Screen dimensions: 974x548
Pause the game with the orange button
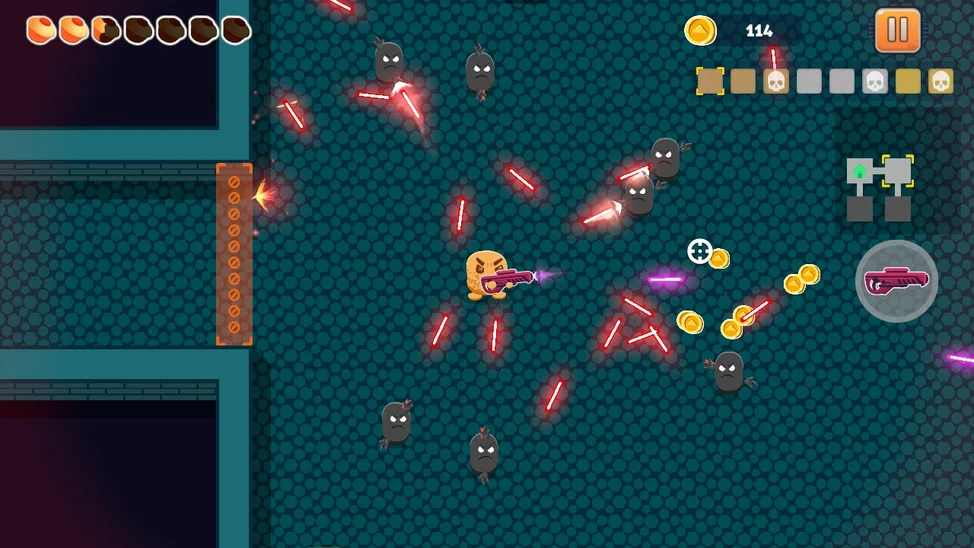coord(897,30)
